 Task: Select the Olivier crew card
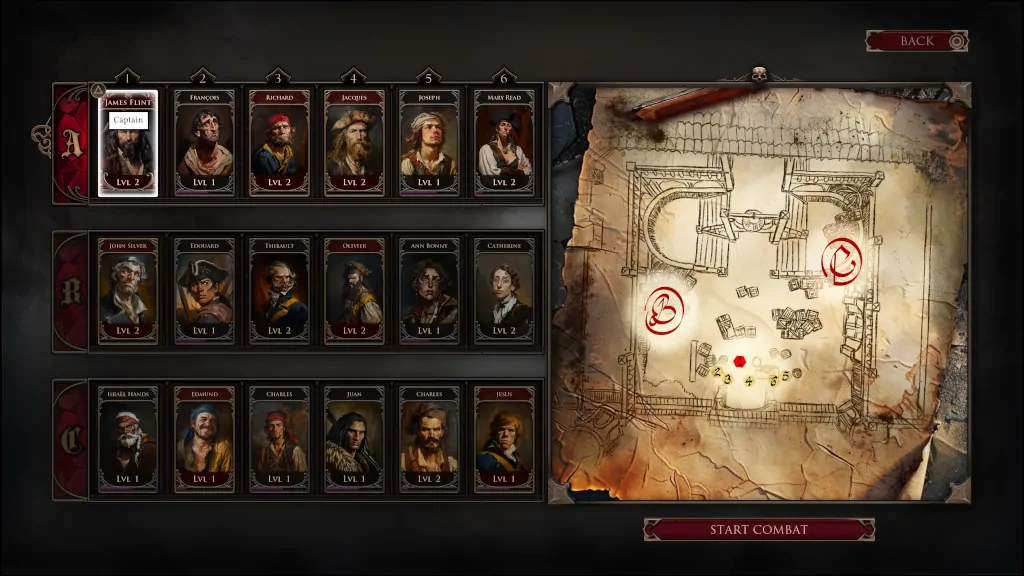coord(354,291)
